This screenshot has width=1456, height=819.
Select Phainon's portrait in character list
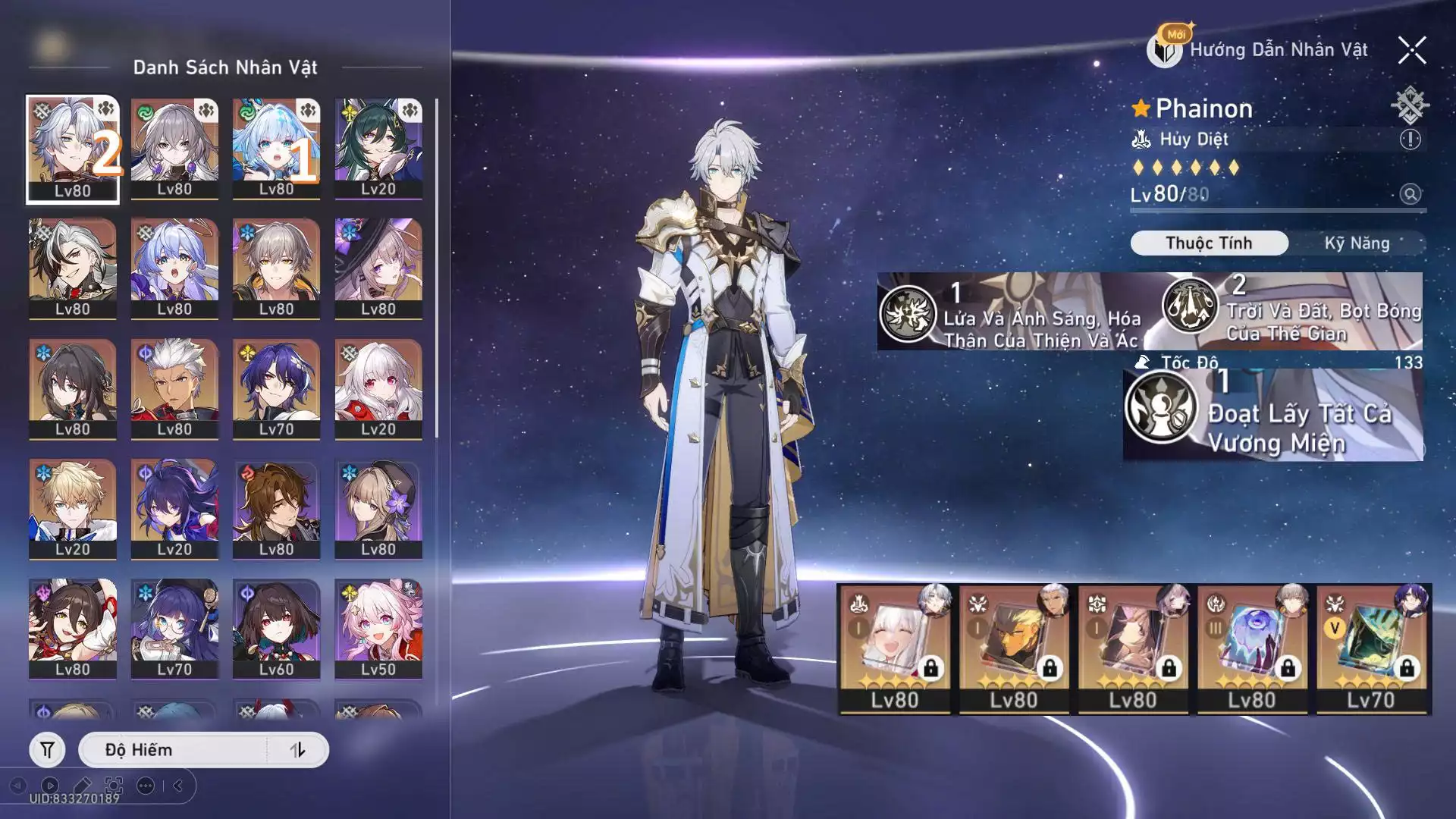tap(73, 149)
